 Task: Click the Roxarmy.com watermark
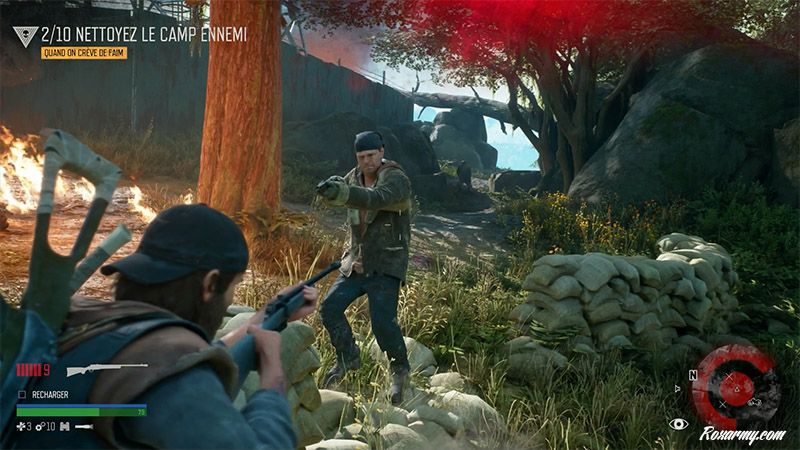click(743, 434)
